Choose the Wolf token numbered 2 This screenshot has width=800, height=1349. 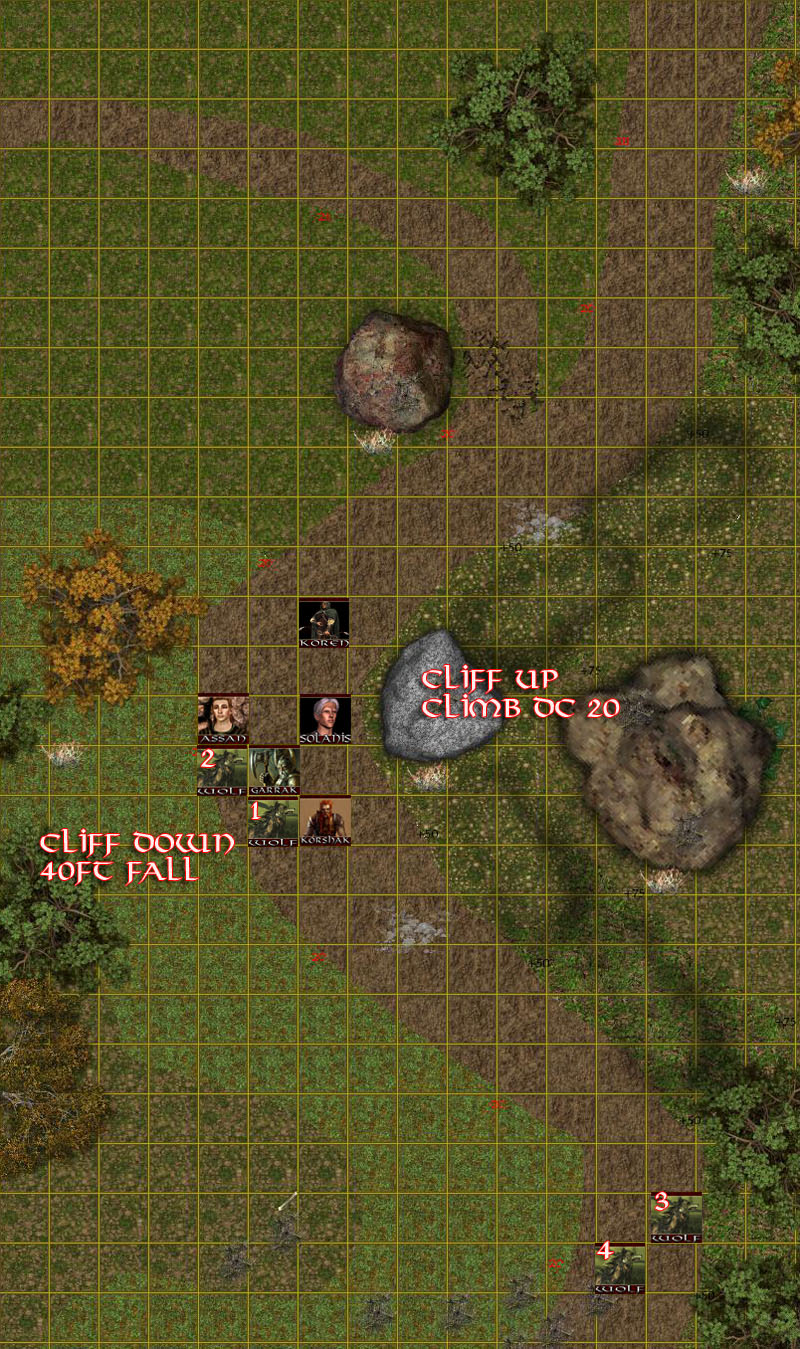tap(222, 771)
